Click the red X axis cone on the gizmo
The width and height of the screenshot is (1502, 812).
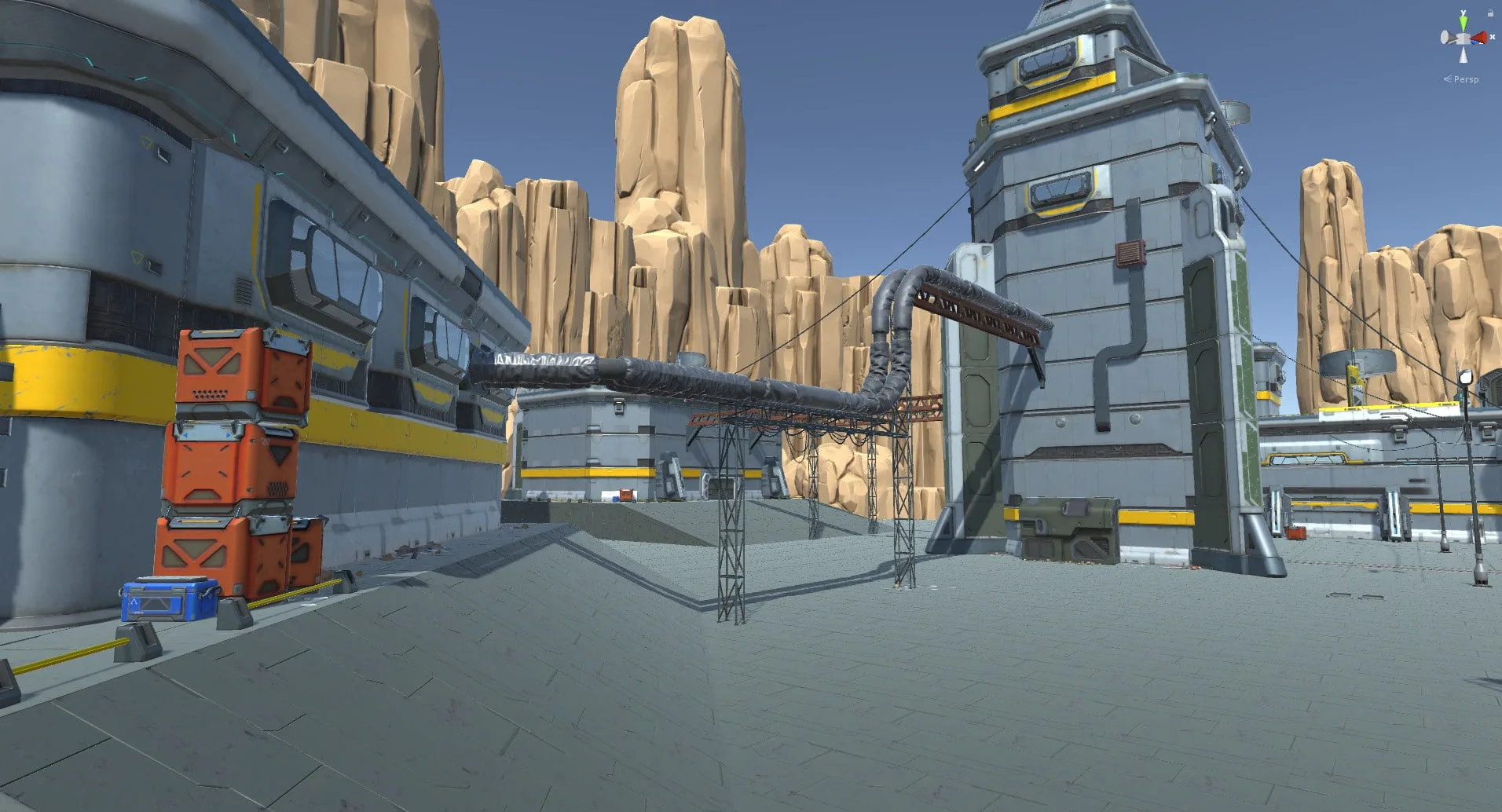point(1479,36)
